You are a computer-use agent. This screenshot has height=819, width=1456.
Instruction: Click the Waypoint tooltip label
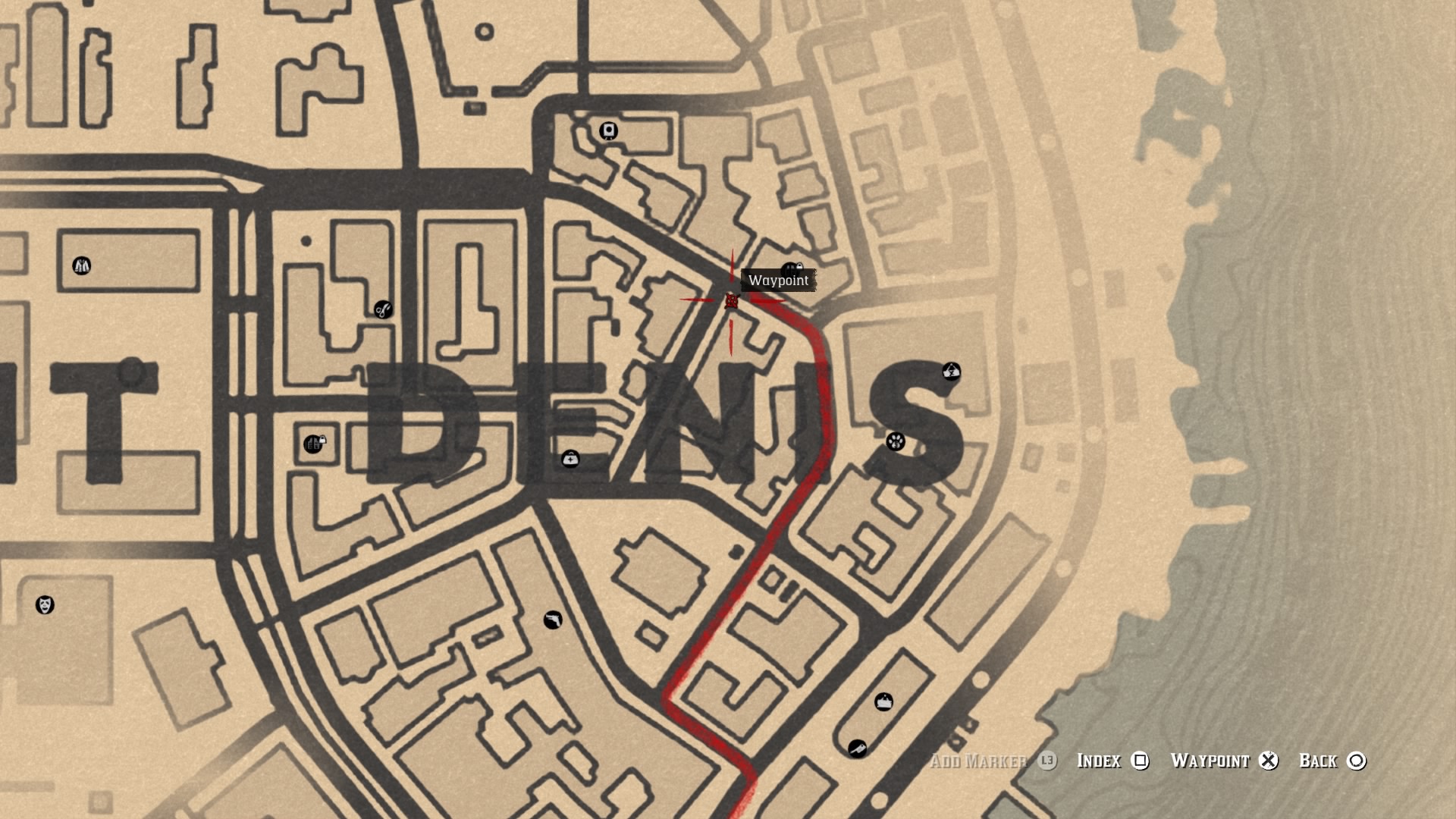click(780, 279)
